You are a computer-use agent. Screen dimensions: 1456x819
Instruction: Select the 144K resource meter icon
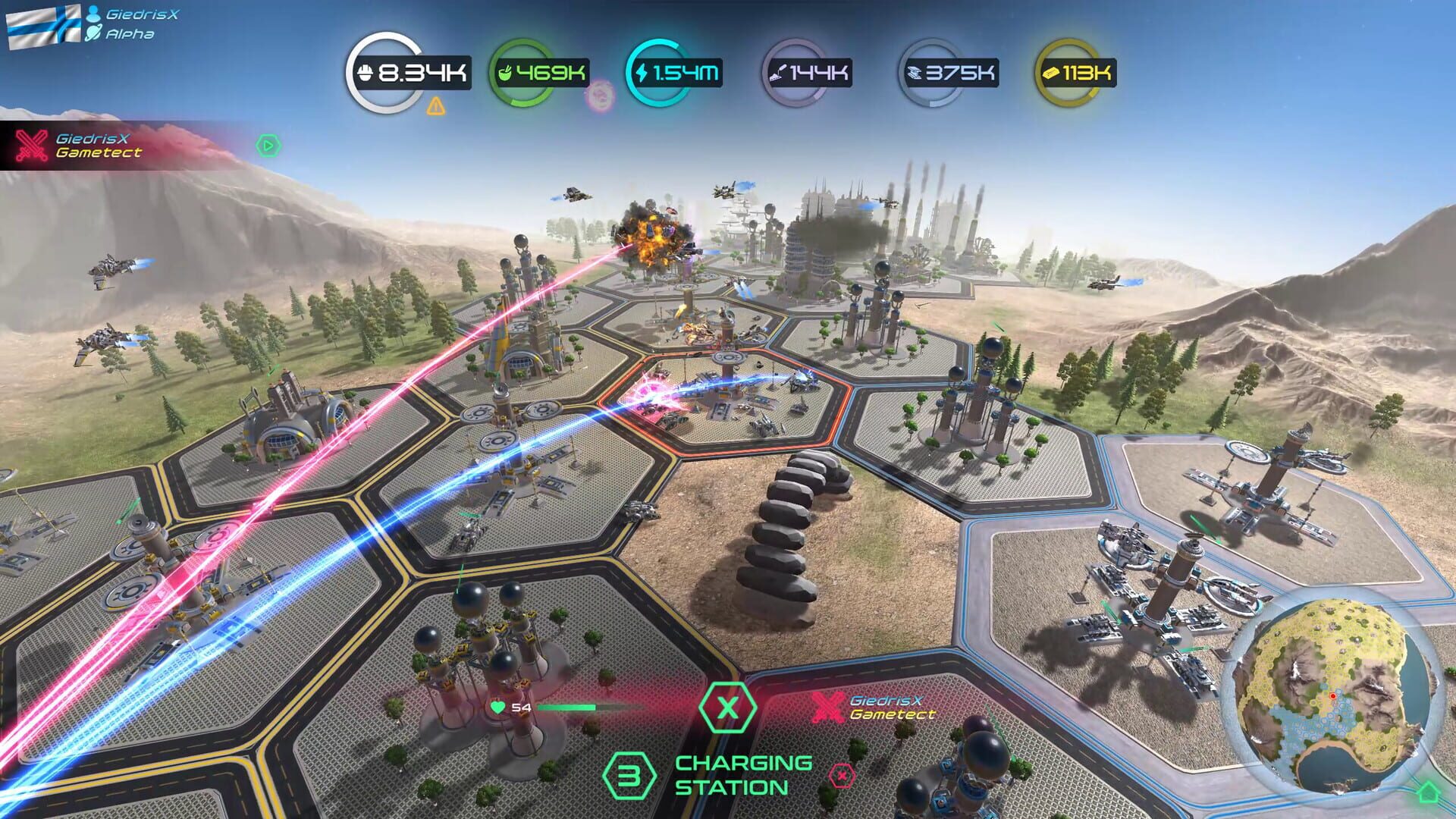tap(779, 72)
